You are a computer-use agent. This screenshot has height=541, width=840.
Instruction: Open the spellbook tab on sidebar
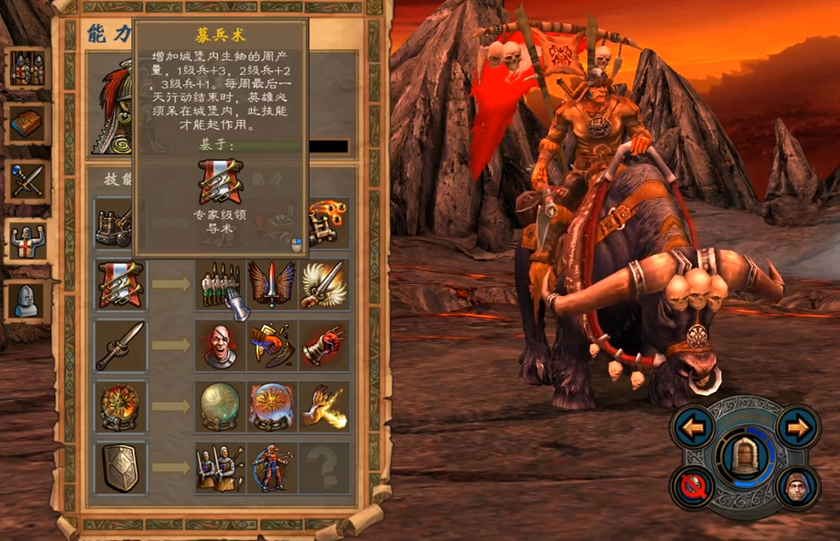(27, 125)
